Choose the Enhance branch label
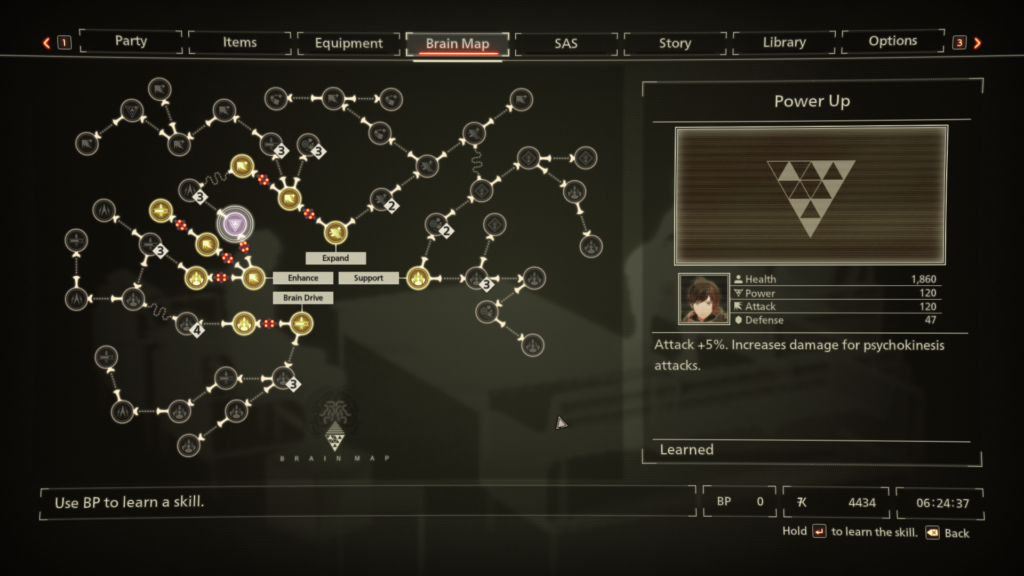This screenshot has height=576, width=1024. click(x=303, y=278)
